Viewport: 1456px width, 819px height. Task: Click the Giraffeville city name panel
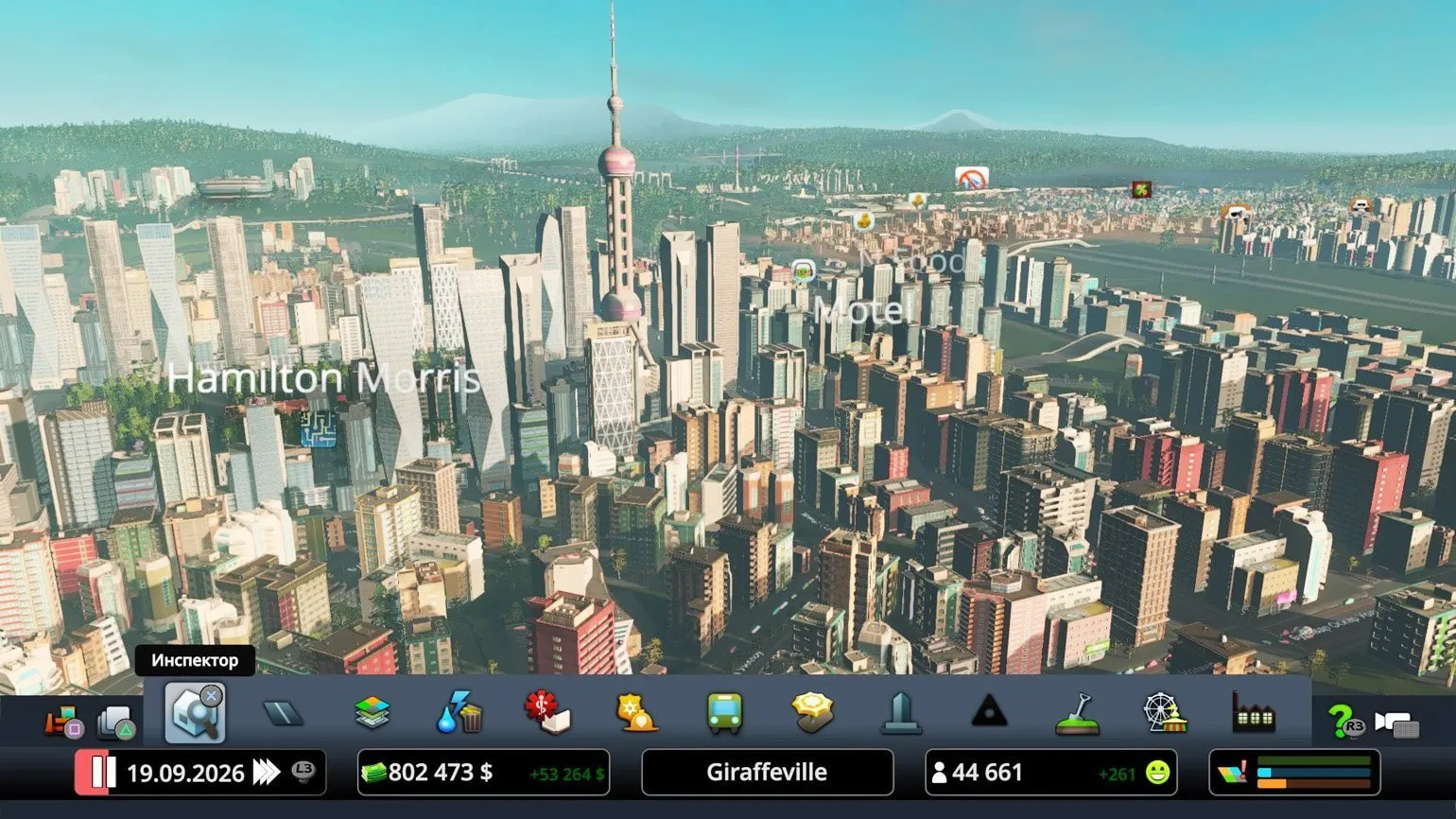point(767,773)
